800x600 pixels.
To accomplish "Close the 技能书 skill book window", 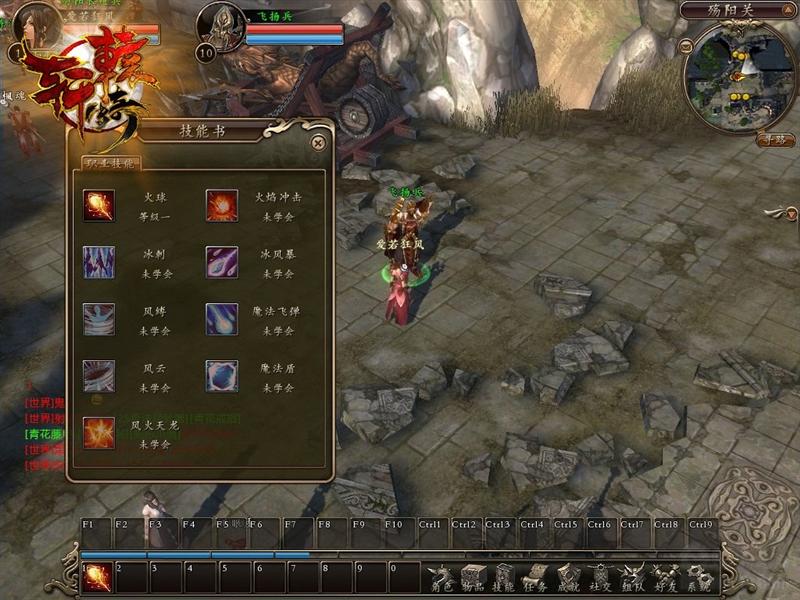I will (318, 143).
